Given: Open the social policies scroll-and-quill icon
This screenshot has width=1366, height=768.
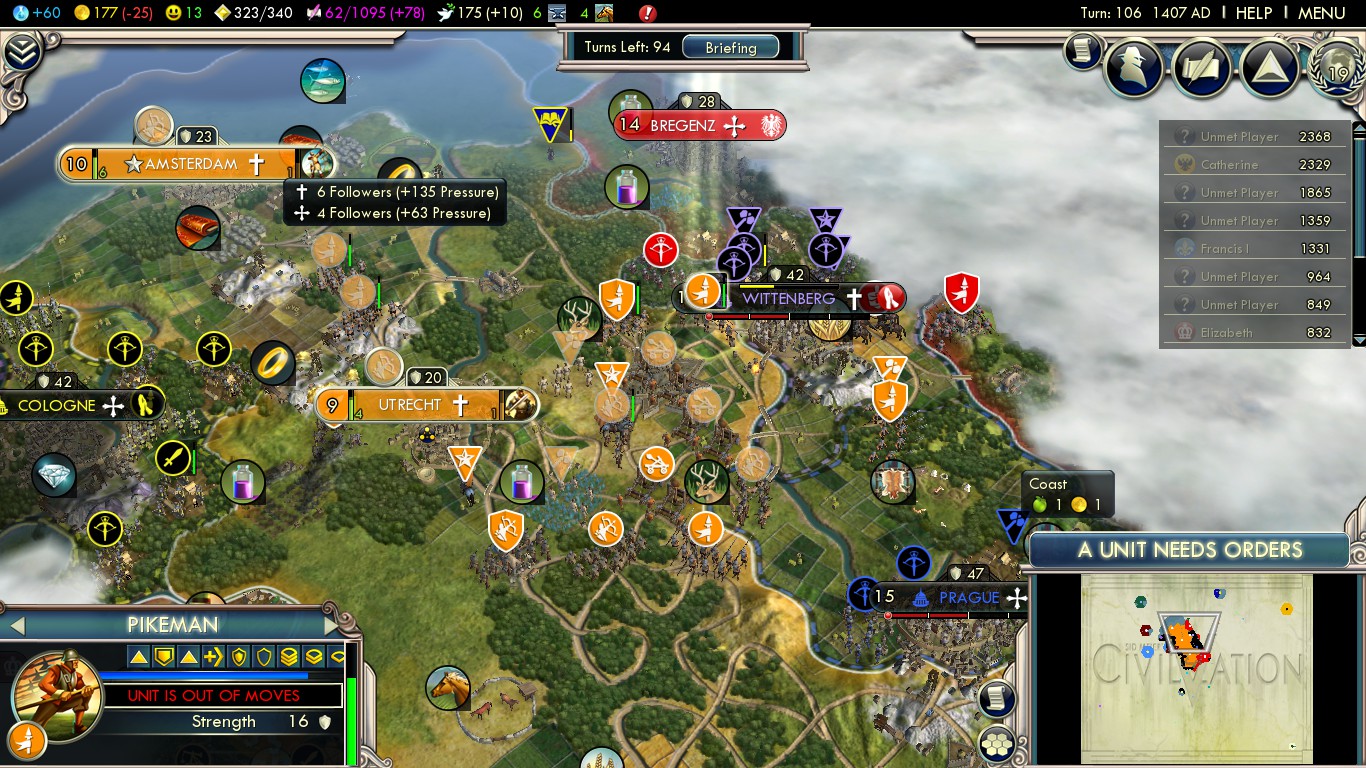Looking at the screenshot, I should tap(1202, 68).
